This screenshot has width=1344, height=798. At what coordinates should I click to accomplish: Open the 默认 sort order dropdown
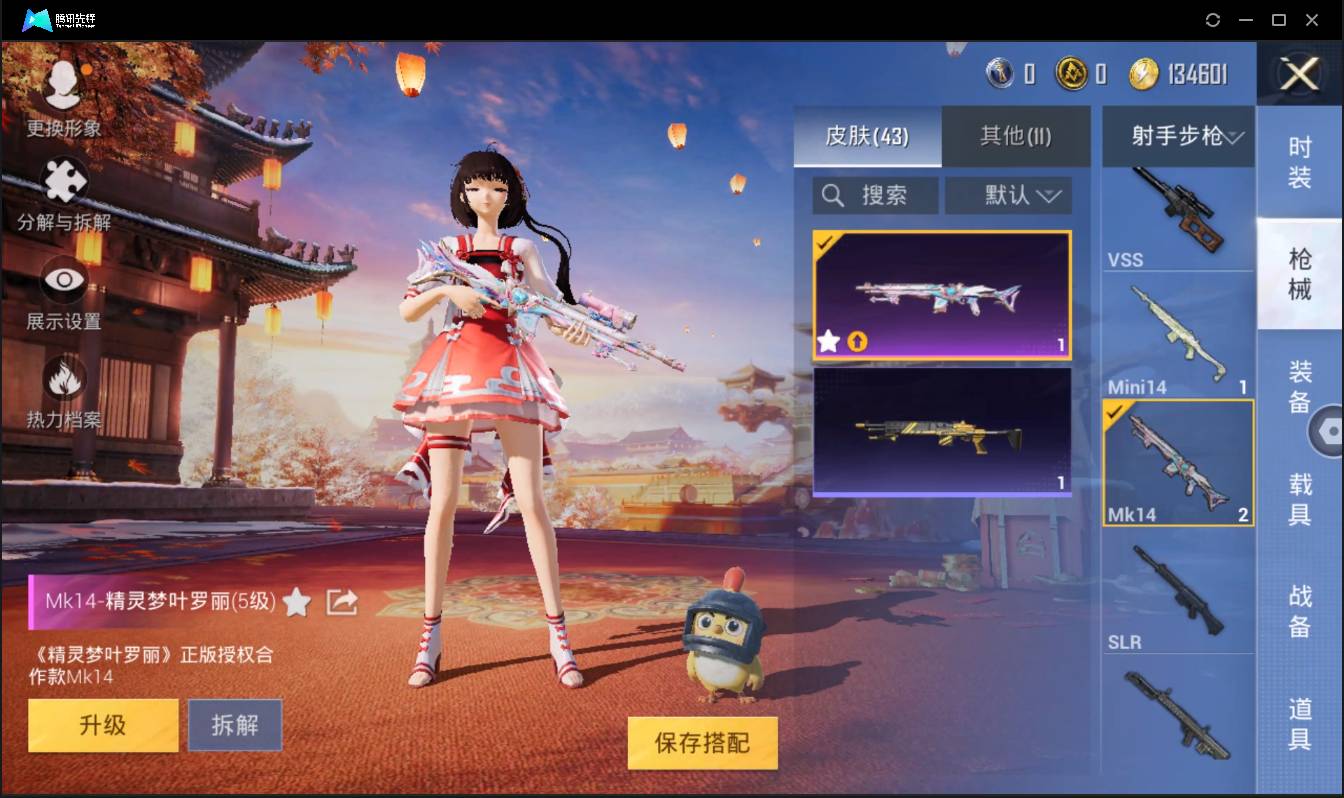pyautogui.click(x=1008, y=195)
